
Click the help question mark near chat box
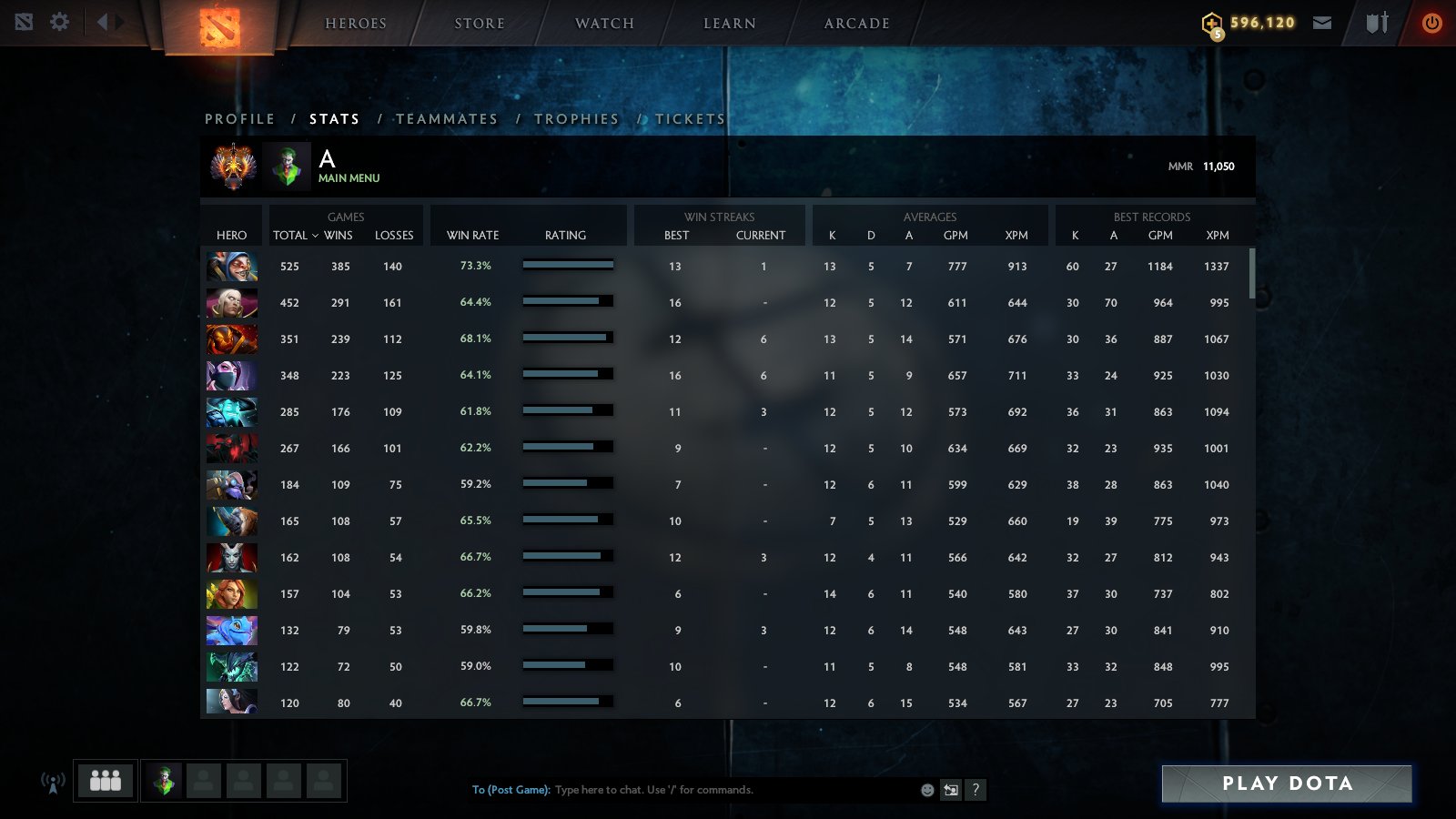tap(976, 790)
